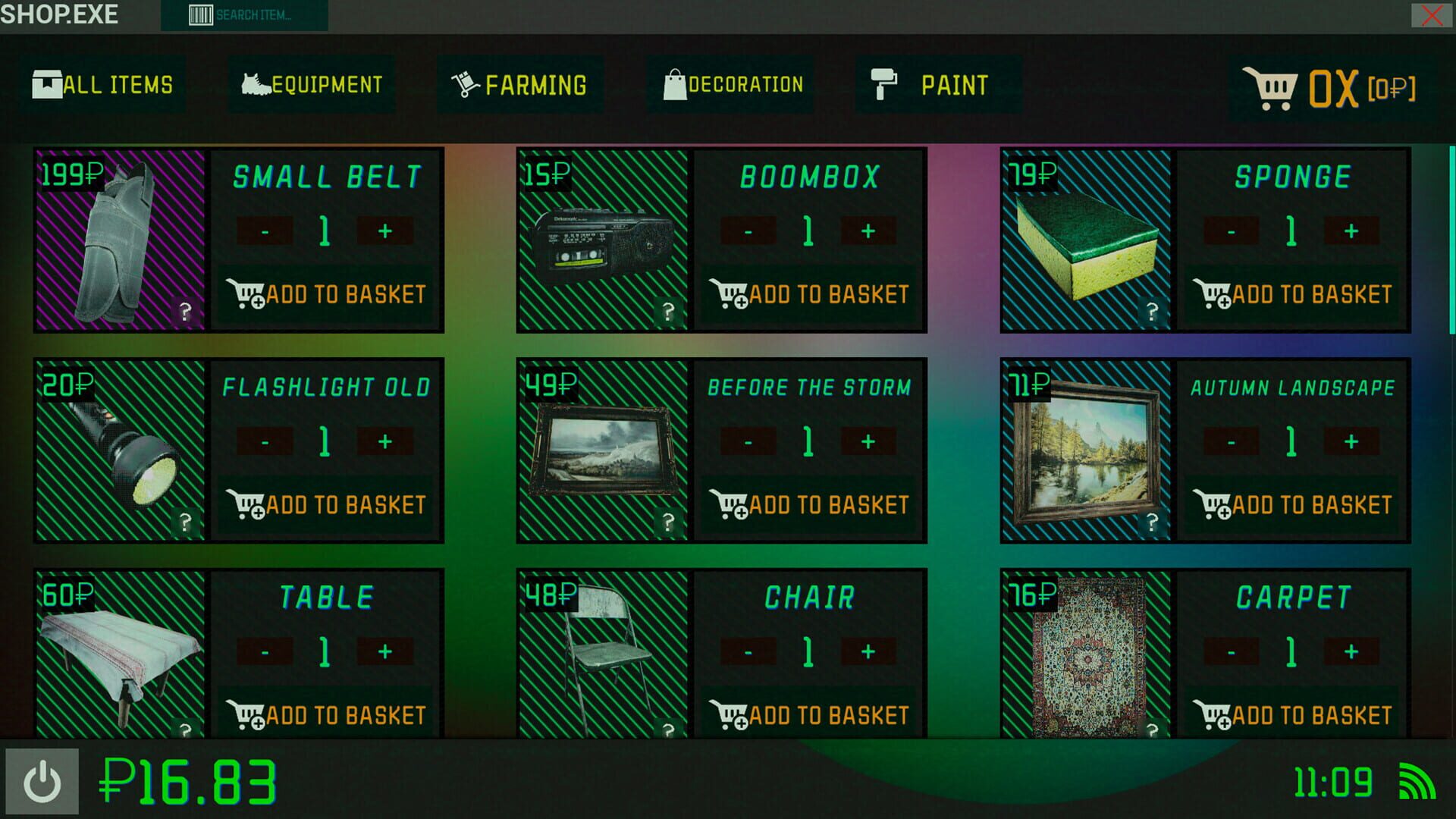The height and width of the screenshot is (819, 1456).
Task: Click the shopping bag icon on Decoration
Action: (673, 83)
